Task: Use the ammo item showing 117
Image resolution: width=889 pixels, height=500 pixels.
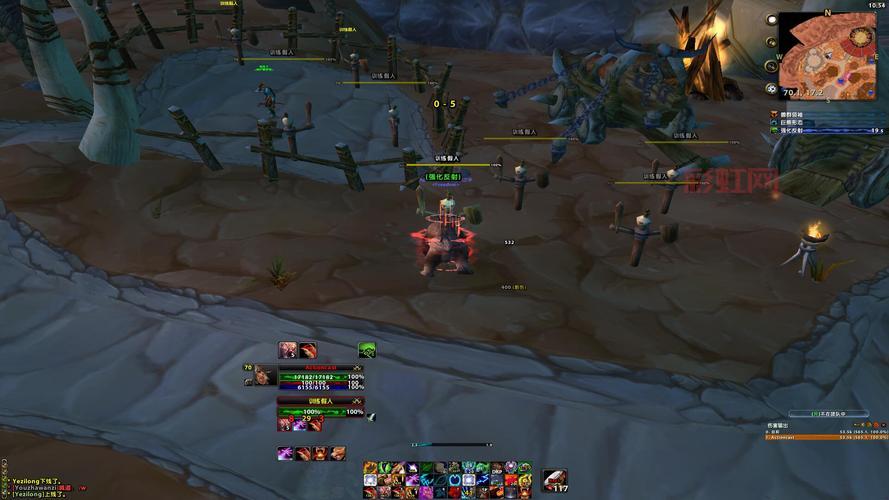Action: pos(555,481)
